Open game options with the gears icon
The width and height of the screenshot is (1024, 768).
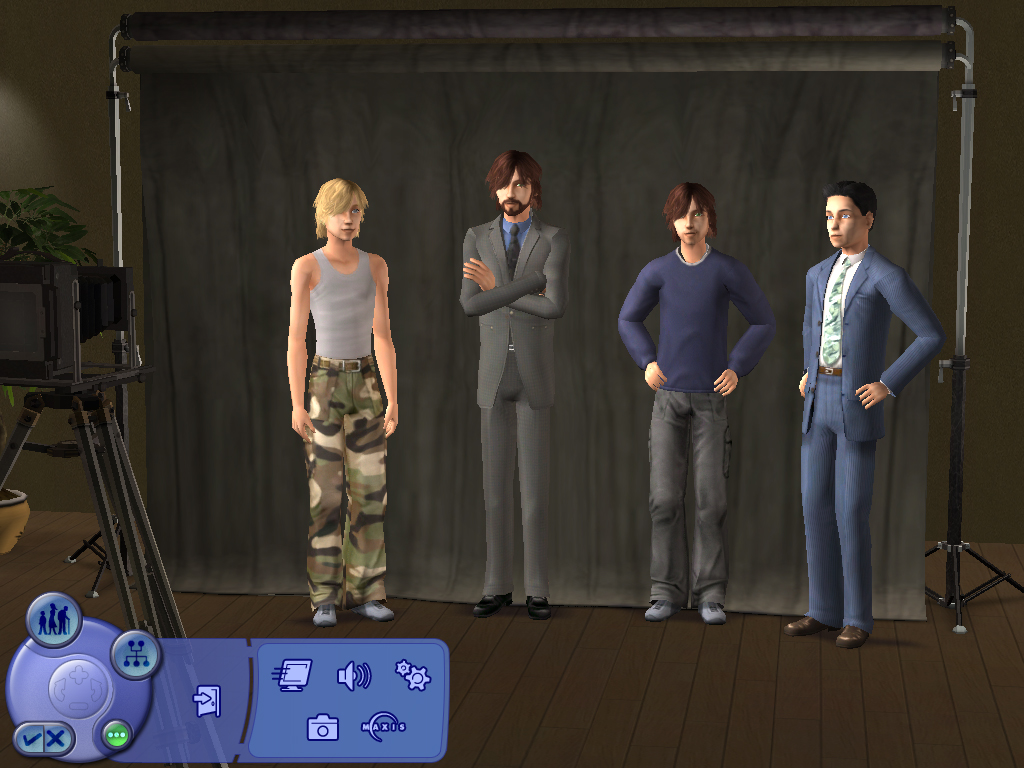[412, 676]
